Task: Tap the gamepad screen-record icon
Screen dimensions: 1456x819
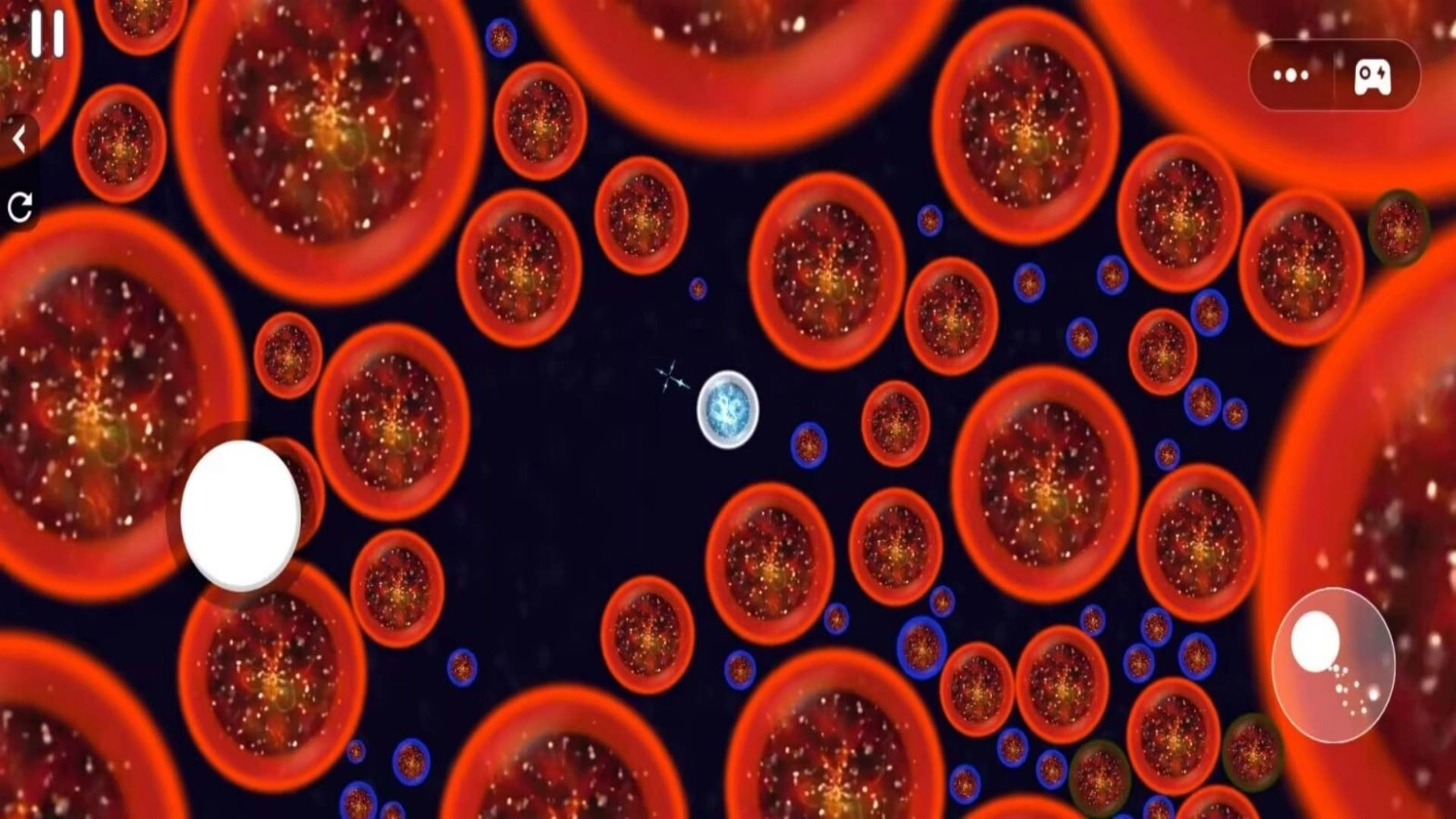Action: pos(1373,77)
